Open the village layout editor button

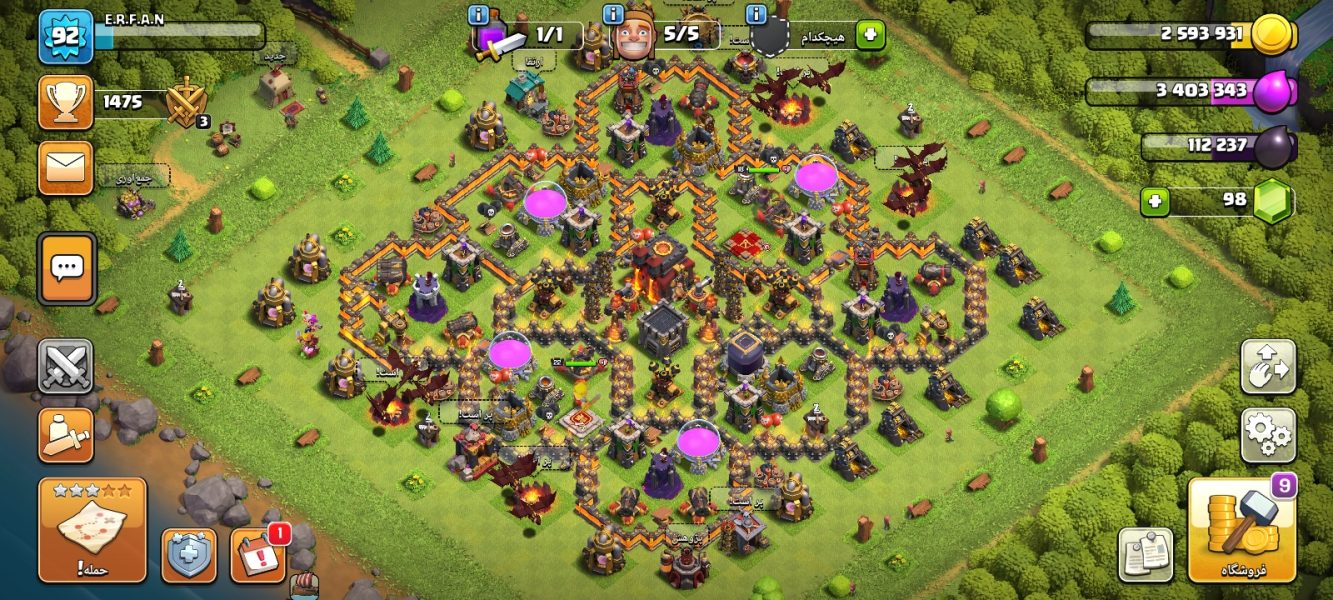coord(1268,367)
